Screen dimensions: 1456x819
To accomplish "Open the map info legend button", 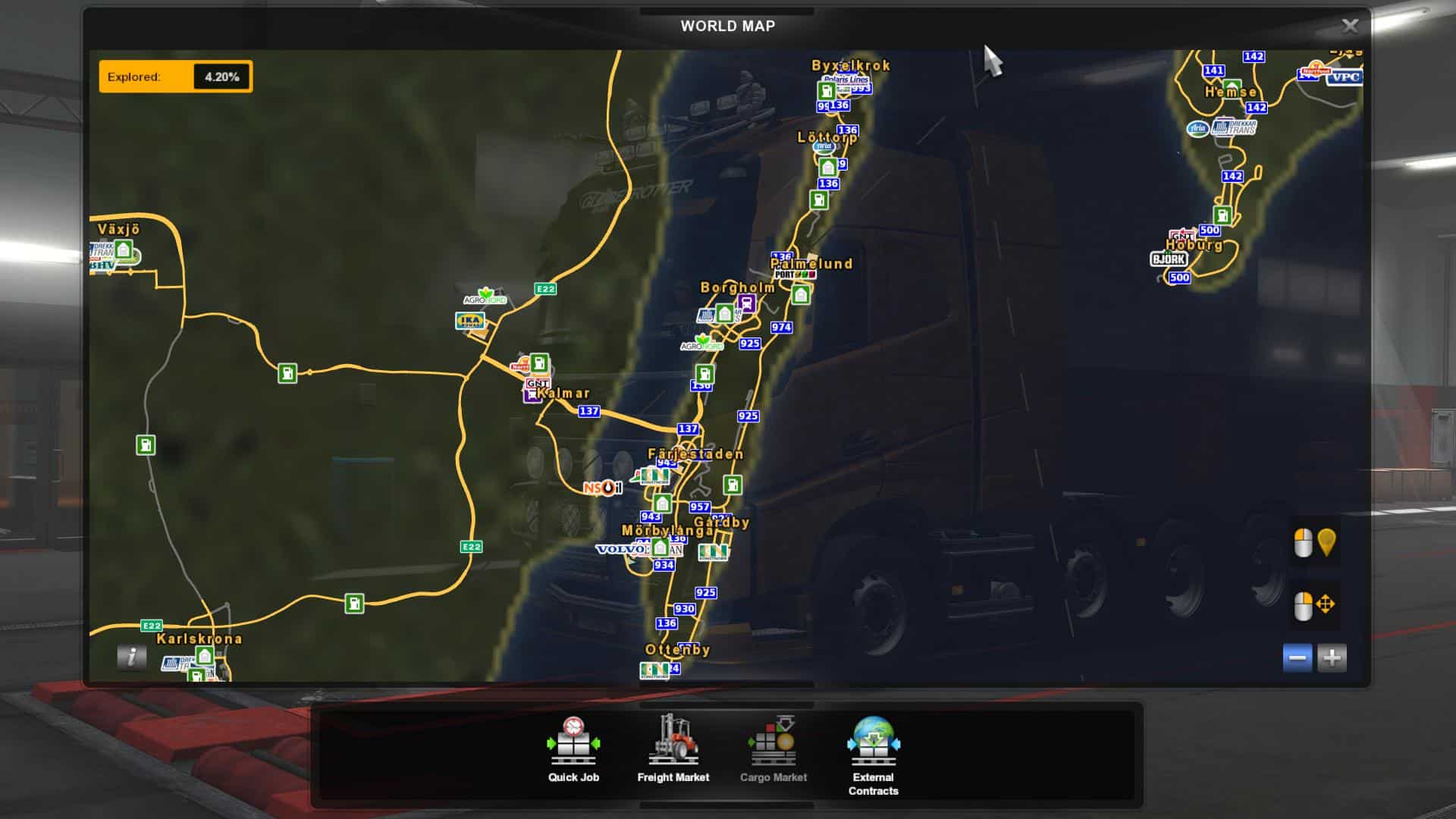I will coord(131,657).
